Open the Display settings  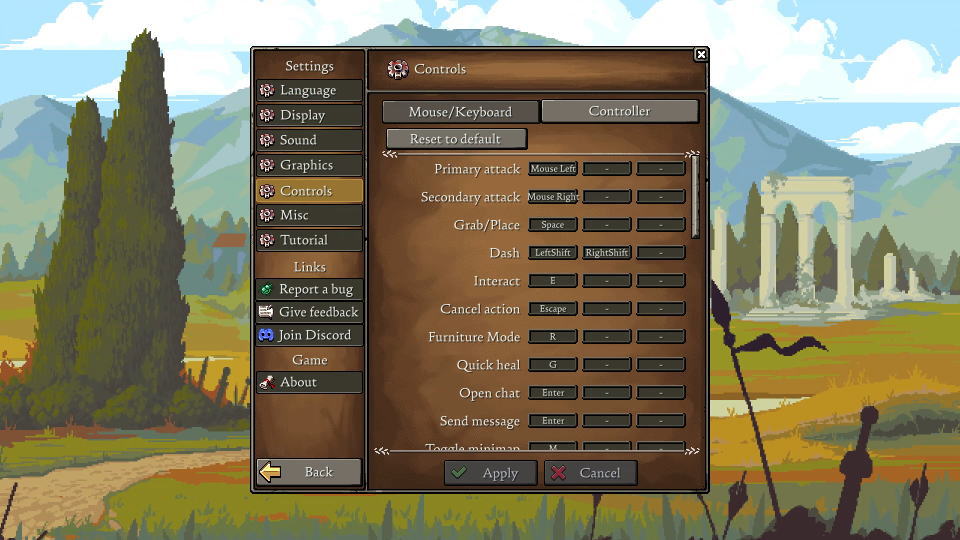pos(308,115)
